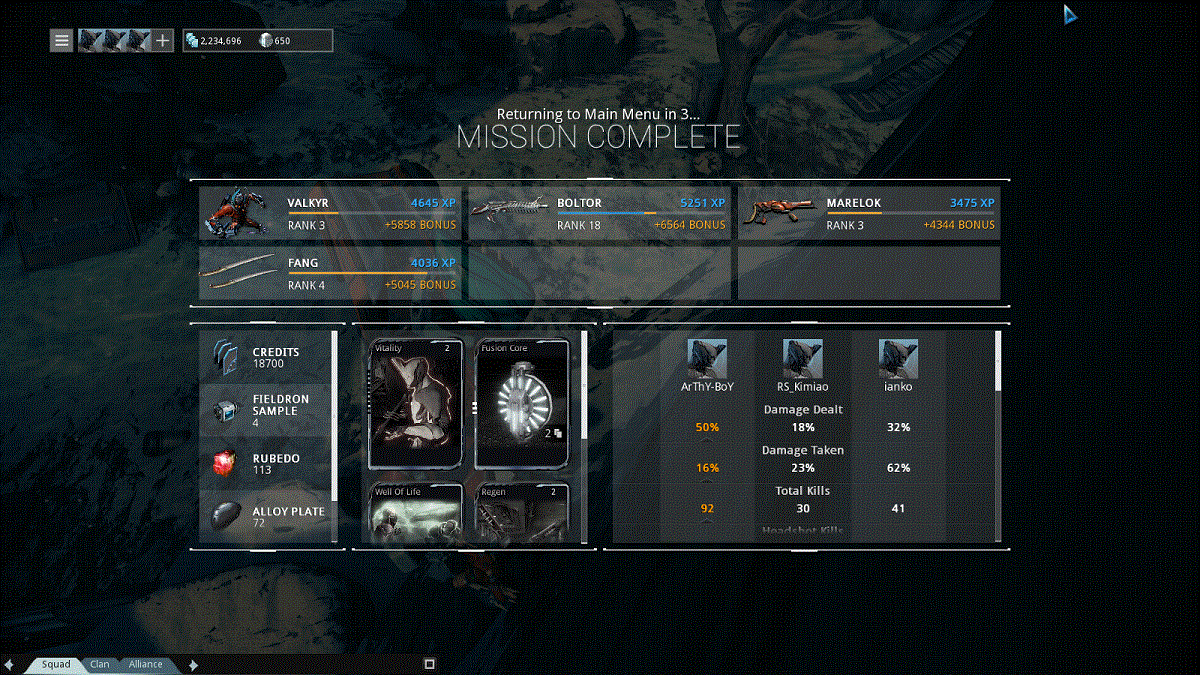Image resolution: width=1200 pixels, height=675 pixels.
Task: Choose the Well Of Life mod card
Action: pos(416,513)
